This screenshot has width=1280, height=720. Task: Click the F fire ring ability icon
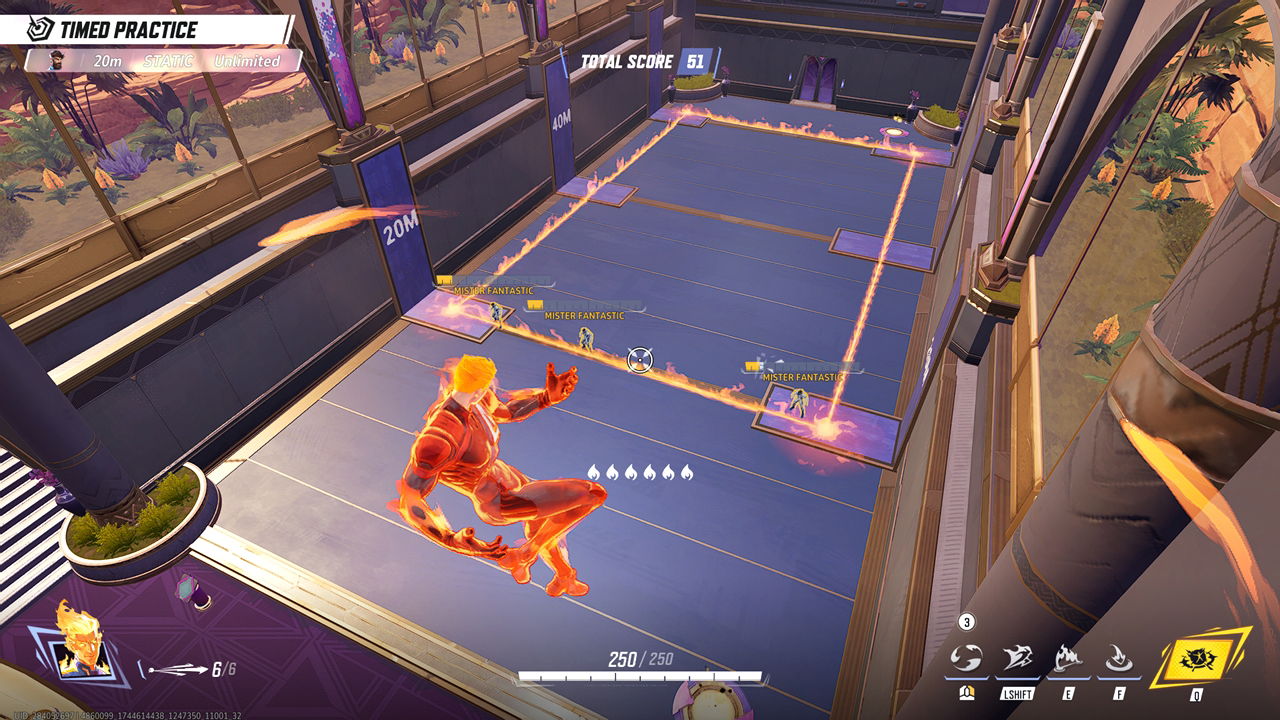pyautogui.click(x=1119, y=656)
